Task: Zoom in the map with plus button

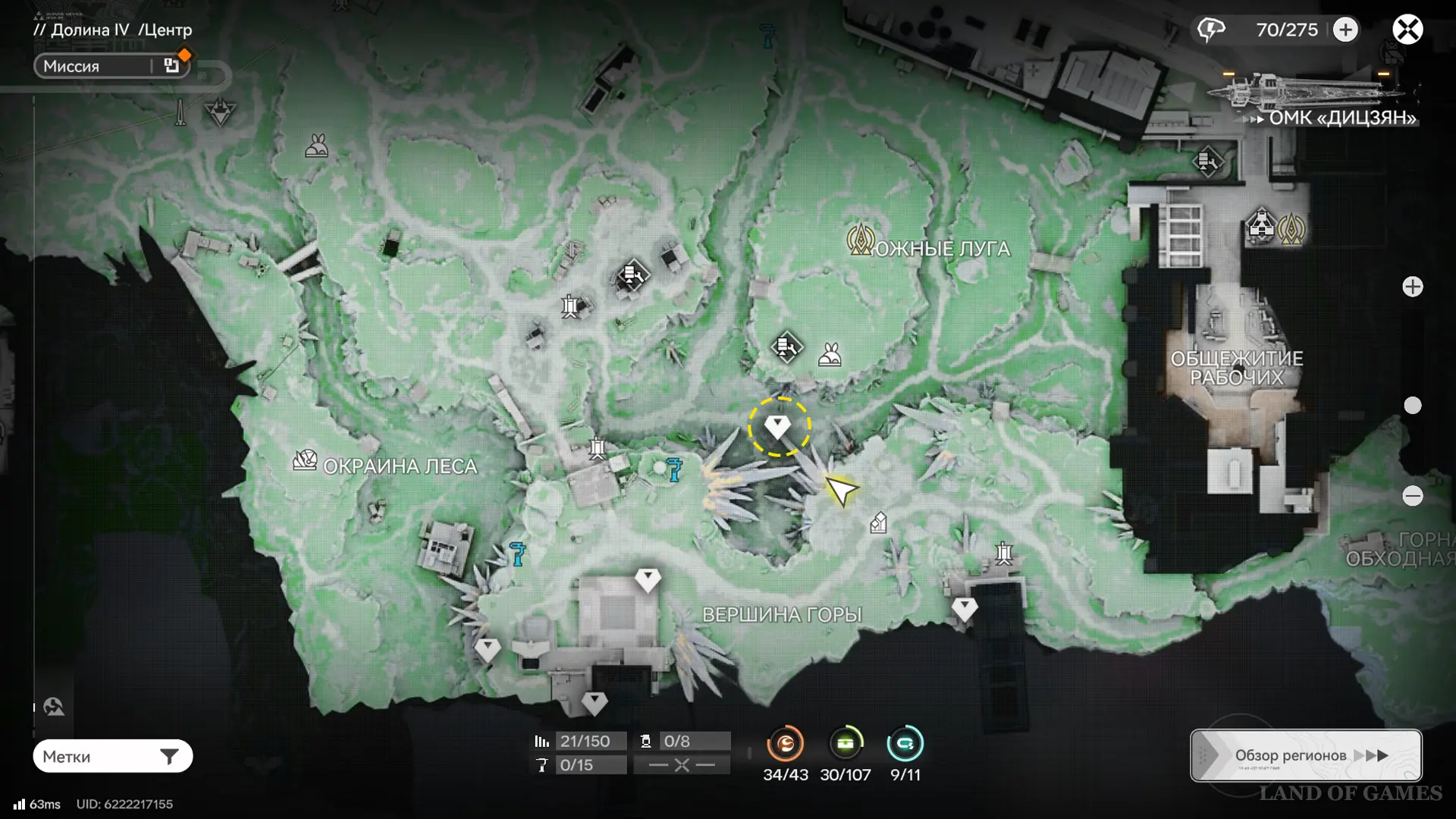Action: 1412,287
